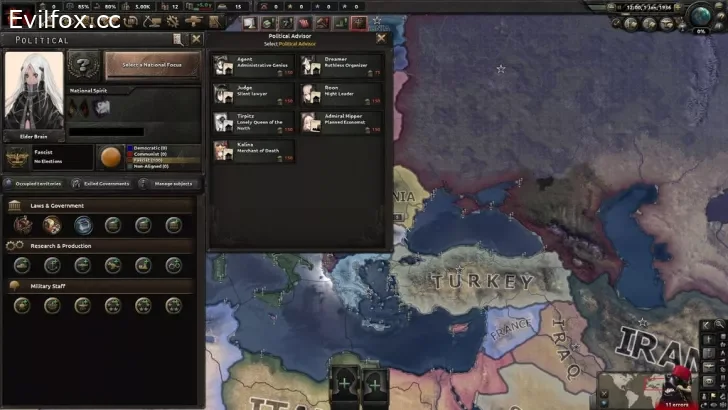Close the Political Advisor selection panel
The image size is (728, 410).
tap(380, 38)
